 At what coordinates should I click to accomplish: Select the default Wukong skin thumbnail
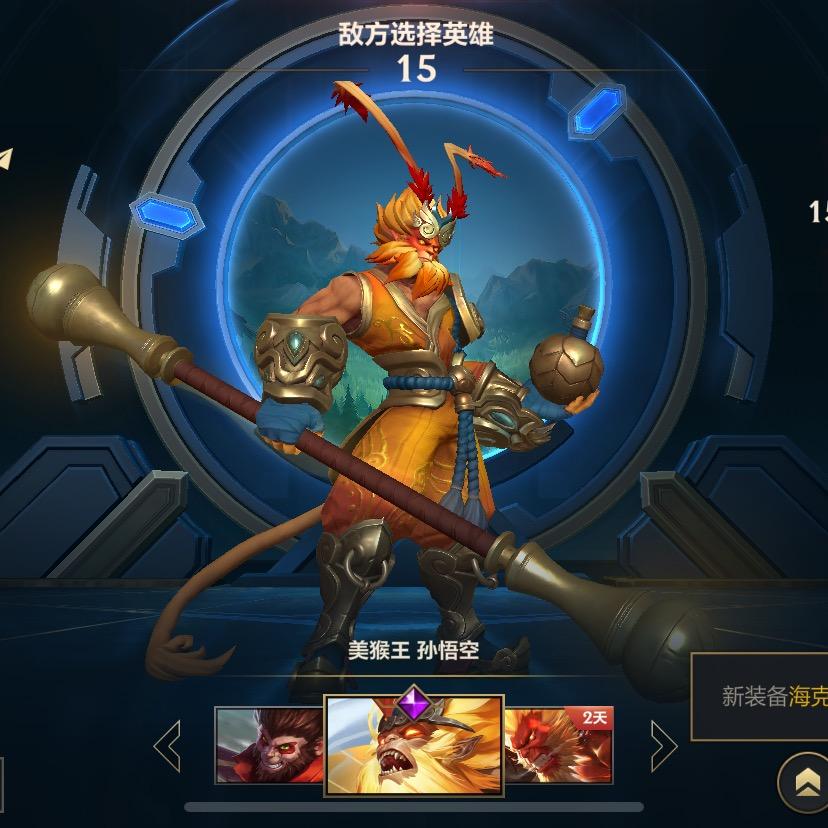pos(269,744)
